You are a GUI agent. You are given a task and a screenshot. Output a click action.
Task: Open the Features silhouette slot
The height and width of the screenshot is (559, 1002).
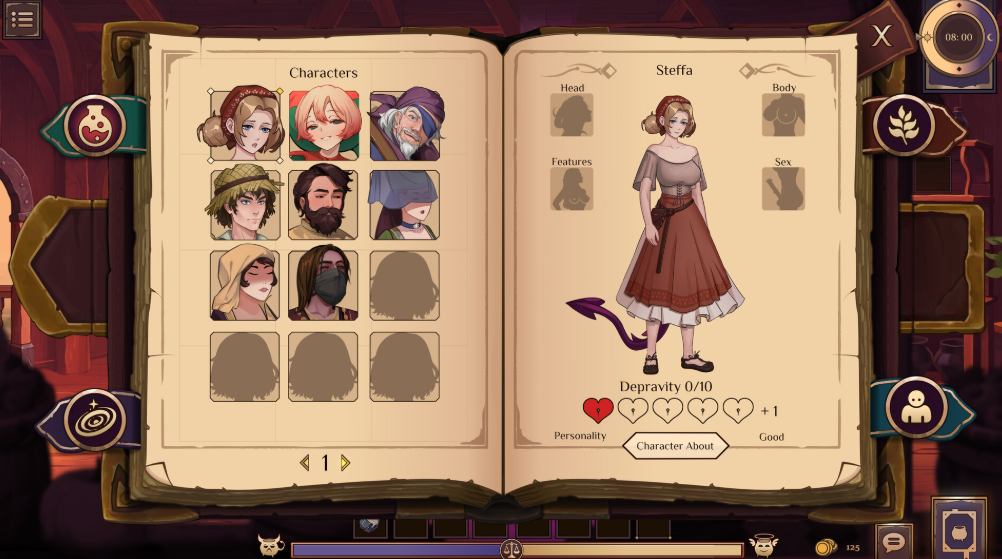[x=572, y=189]
